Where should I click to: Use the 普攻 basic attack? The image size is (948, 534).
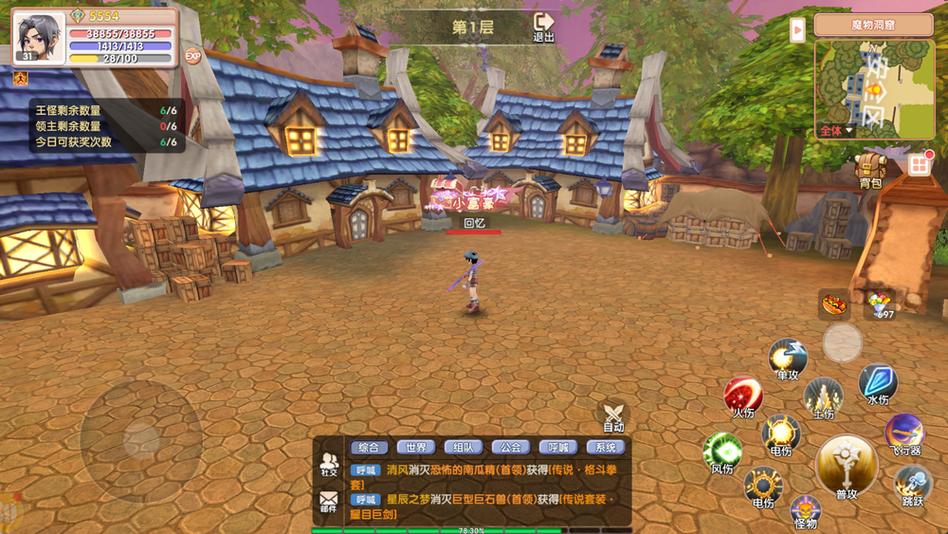[846, 465]
